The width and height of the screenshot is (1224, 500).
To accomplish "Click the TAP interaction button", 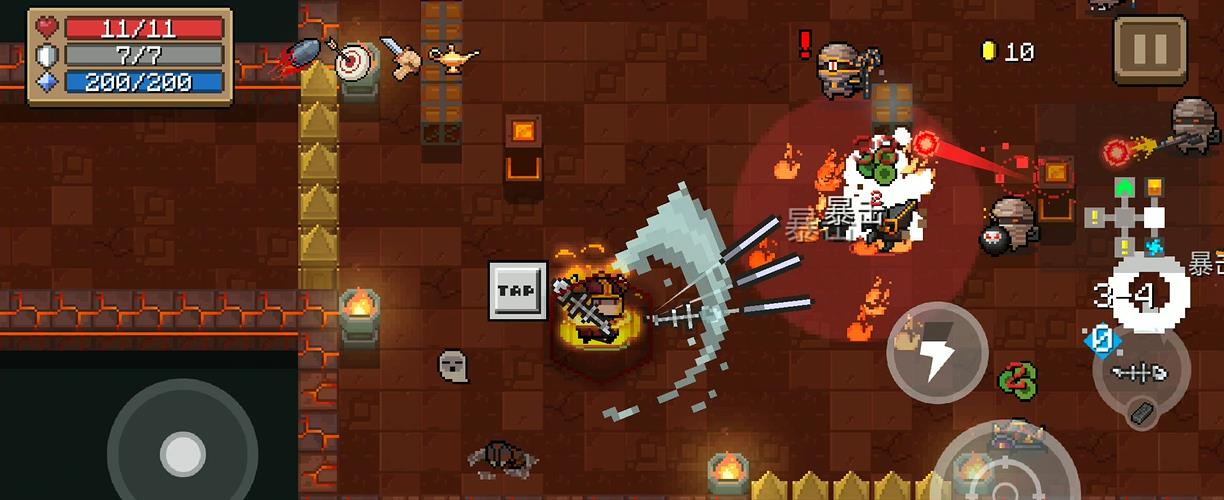I will (517, 290).
